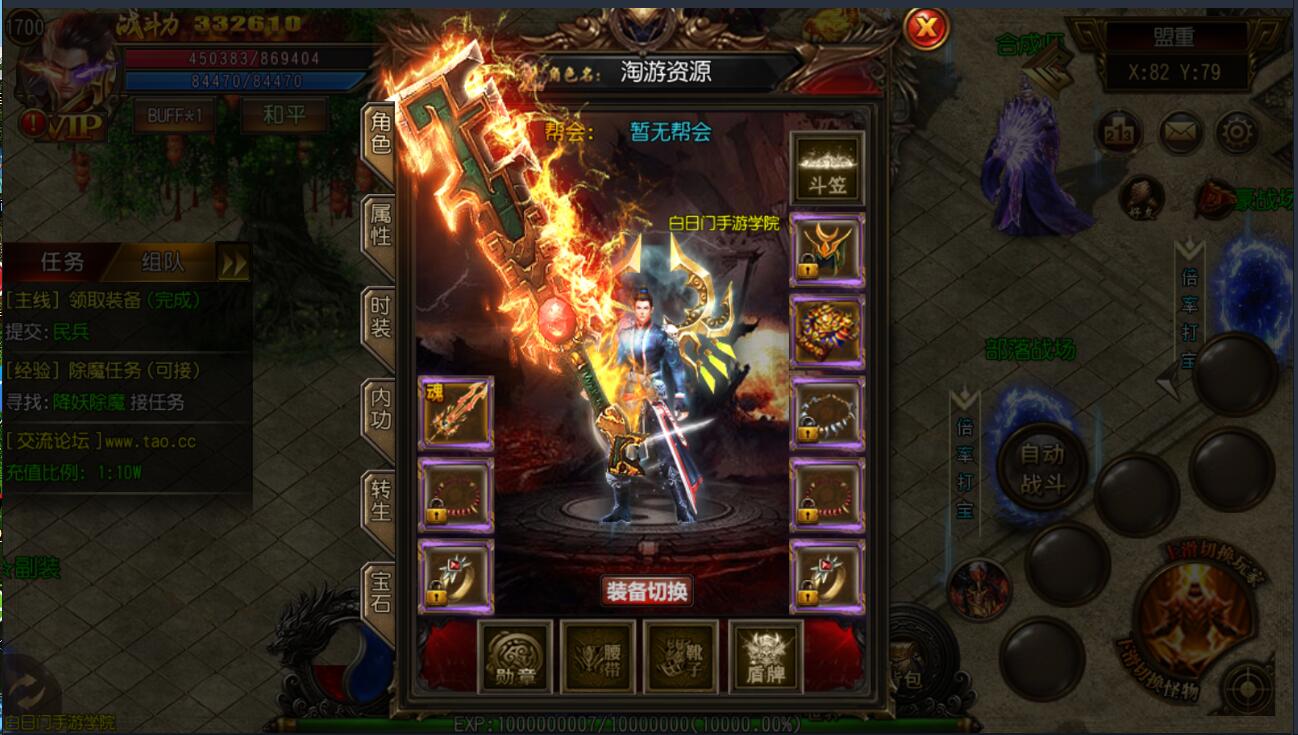Viewport: 1298px width, 735px height.
Task: Click the 和平 peace mode button
Action: coord(284,115)
